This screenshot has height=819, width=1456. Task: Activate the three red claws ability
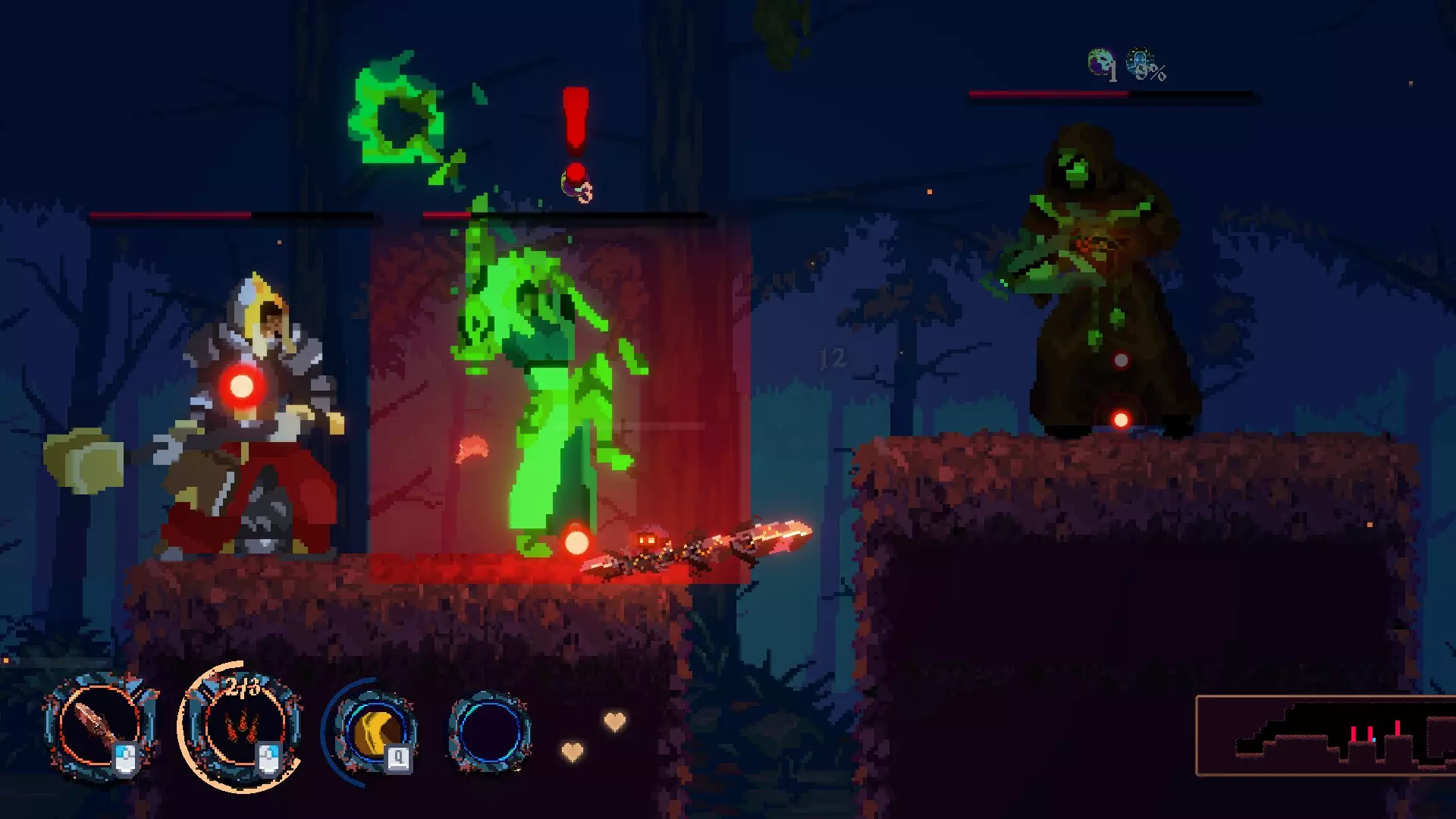tap(243, 726)
